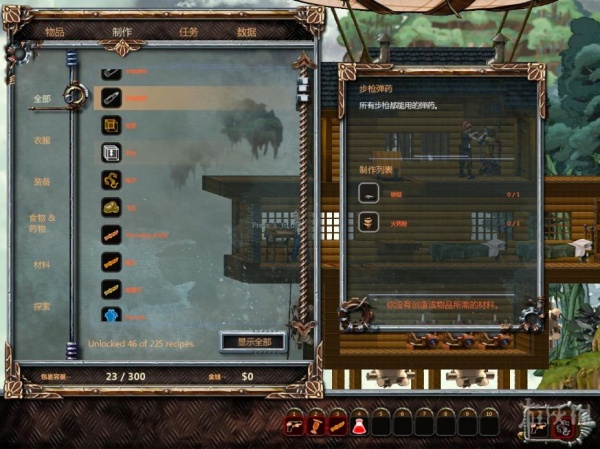600x449 pixels.
Task: Open the 制作 crafting tab
Action: coord(122,32)
